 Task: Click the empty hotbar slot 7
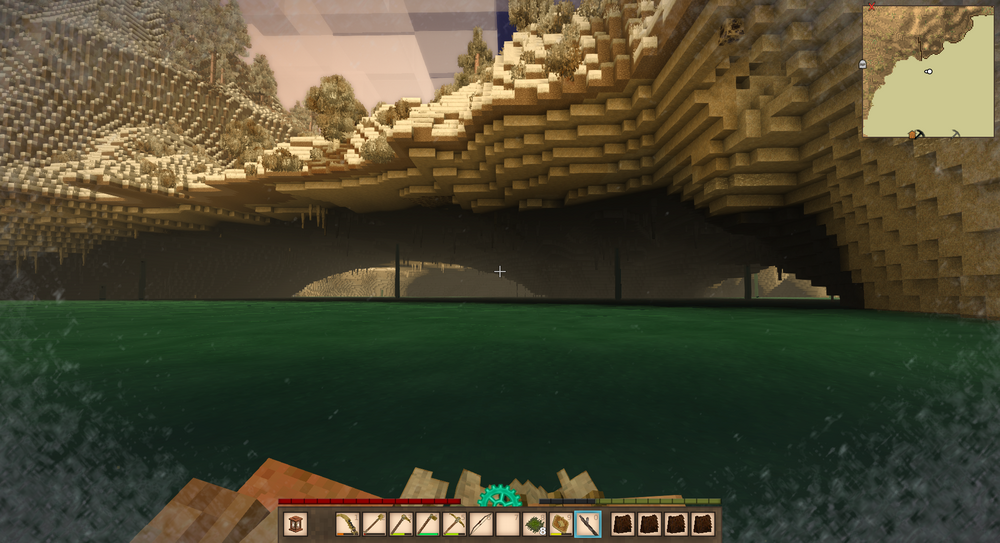[508, 524]
